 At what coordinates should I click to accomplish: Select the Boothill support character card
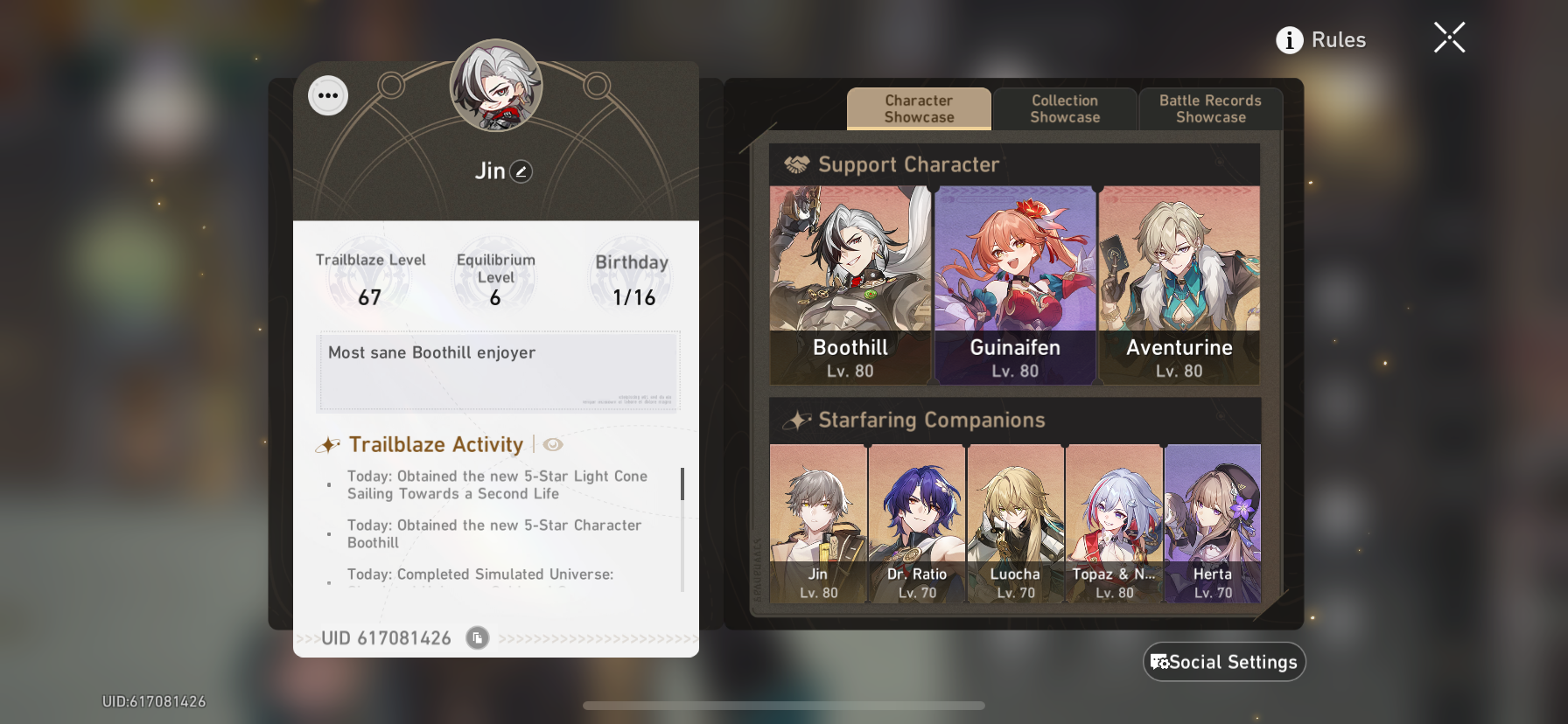pos(848,282)
